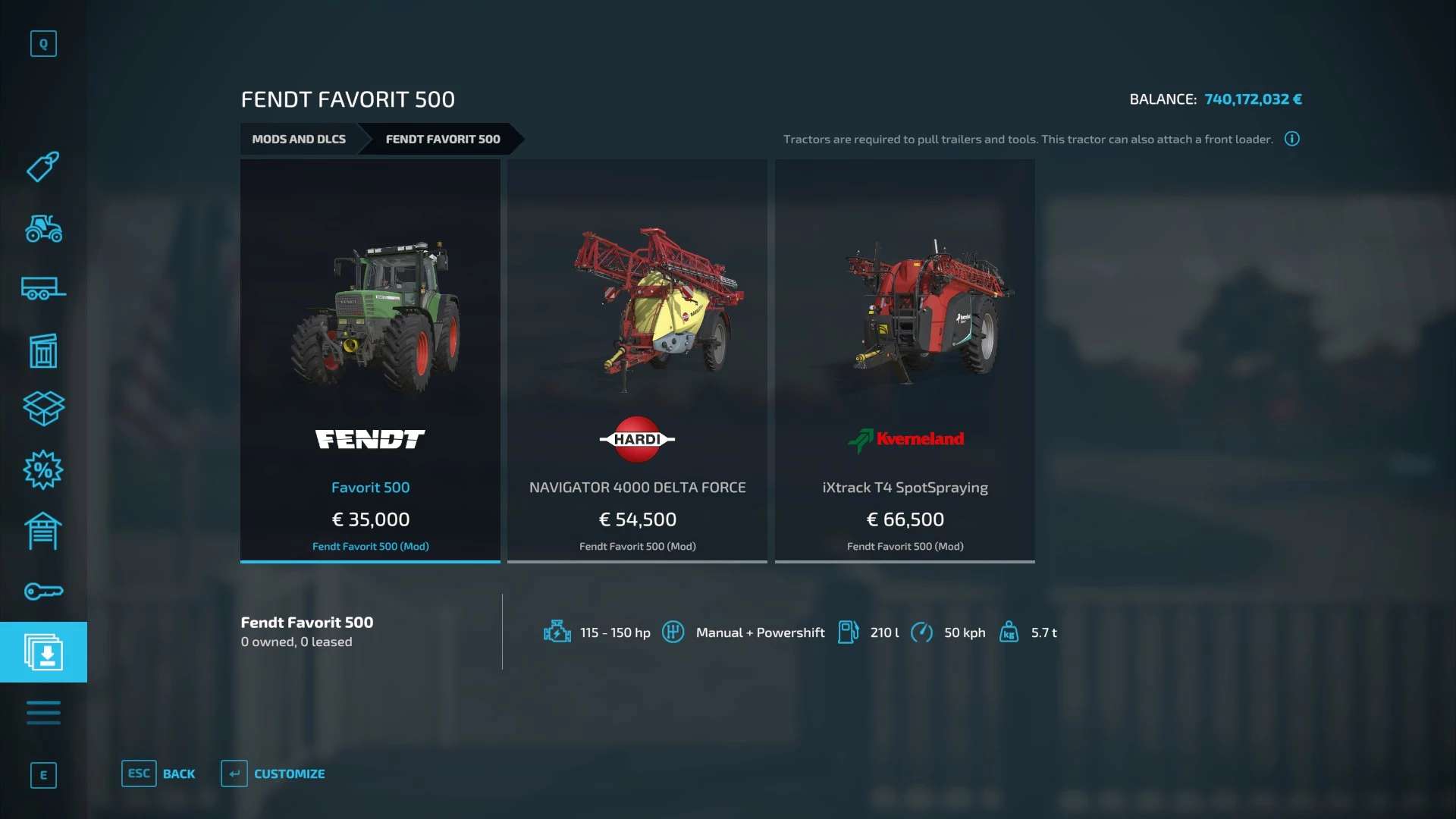The image size is (1456, 819).
Task: Go back to the previous shop page
Action: pos(158,773)
